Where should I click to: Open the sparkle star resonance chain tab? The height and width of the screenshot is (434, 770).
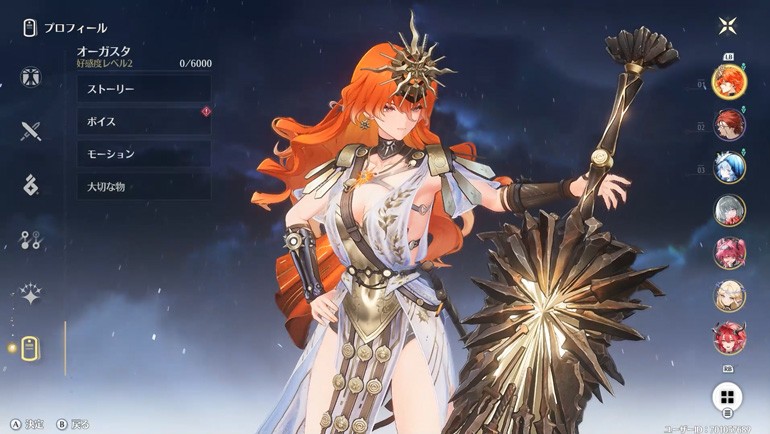point(30,294)
